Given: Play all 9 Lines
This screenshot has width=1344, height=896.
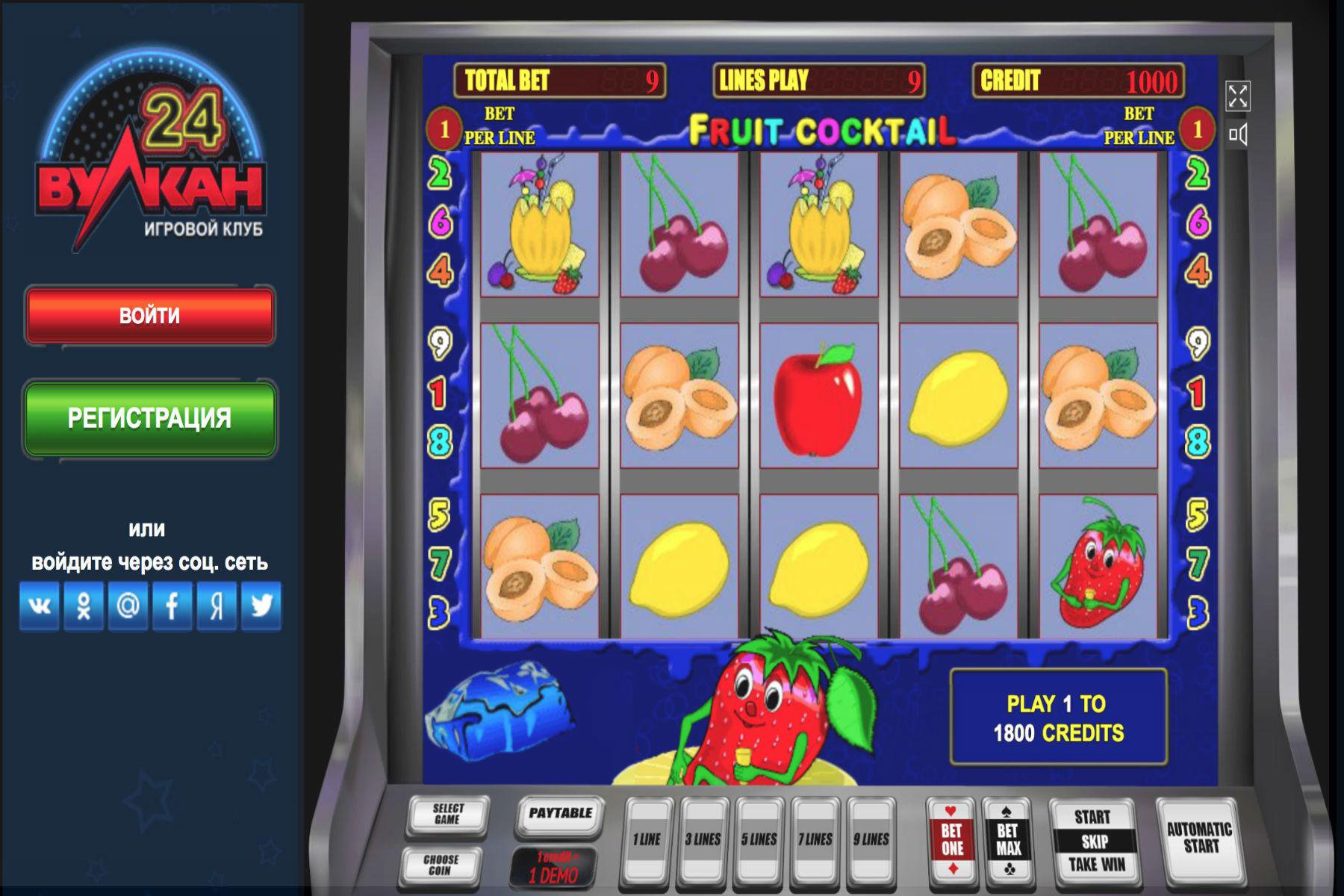Looking at the screenshot, I should tap(871, 840).
